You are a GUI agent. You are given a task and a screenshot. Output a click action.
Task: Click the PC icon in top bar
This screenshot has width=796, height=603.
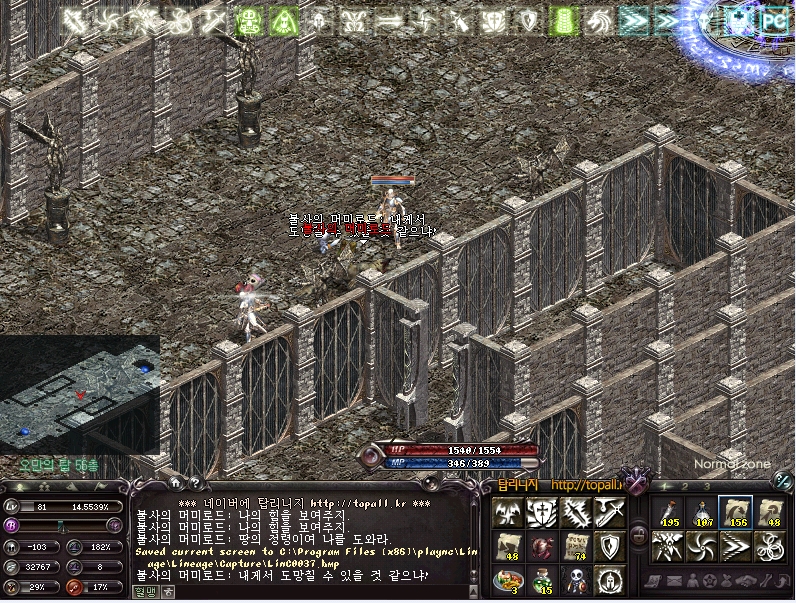click(773, 19)
